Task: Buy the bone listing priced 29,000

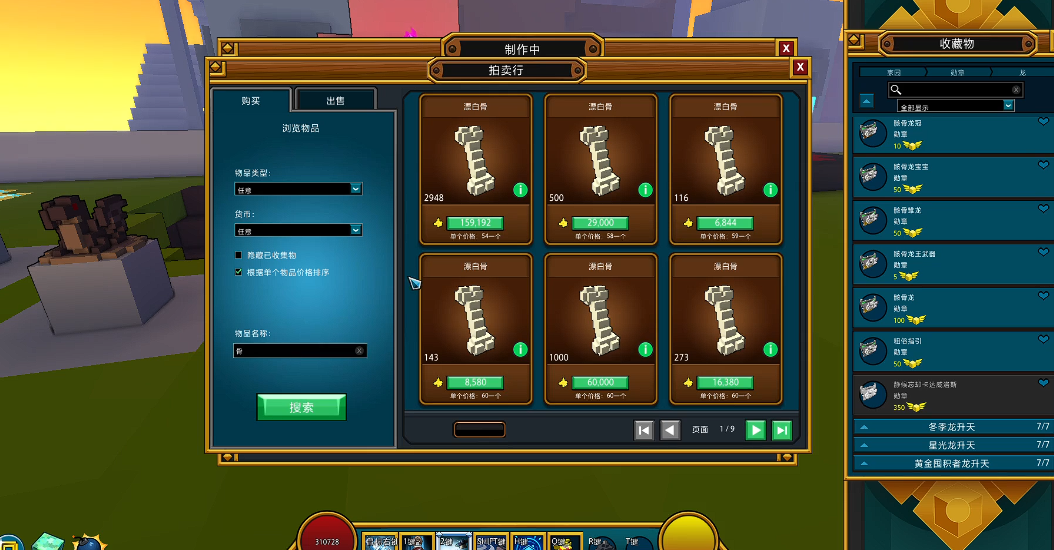Action: 599,223
